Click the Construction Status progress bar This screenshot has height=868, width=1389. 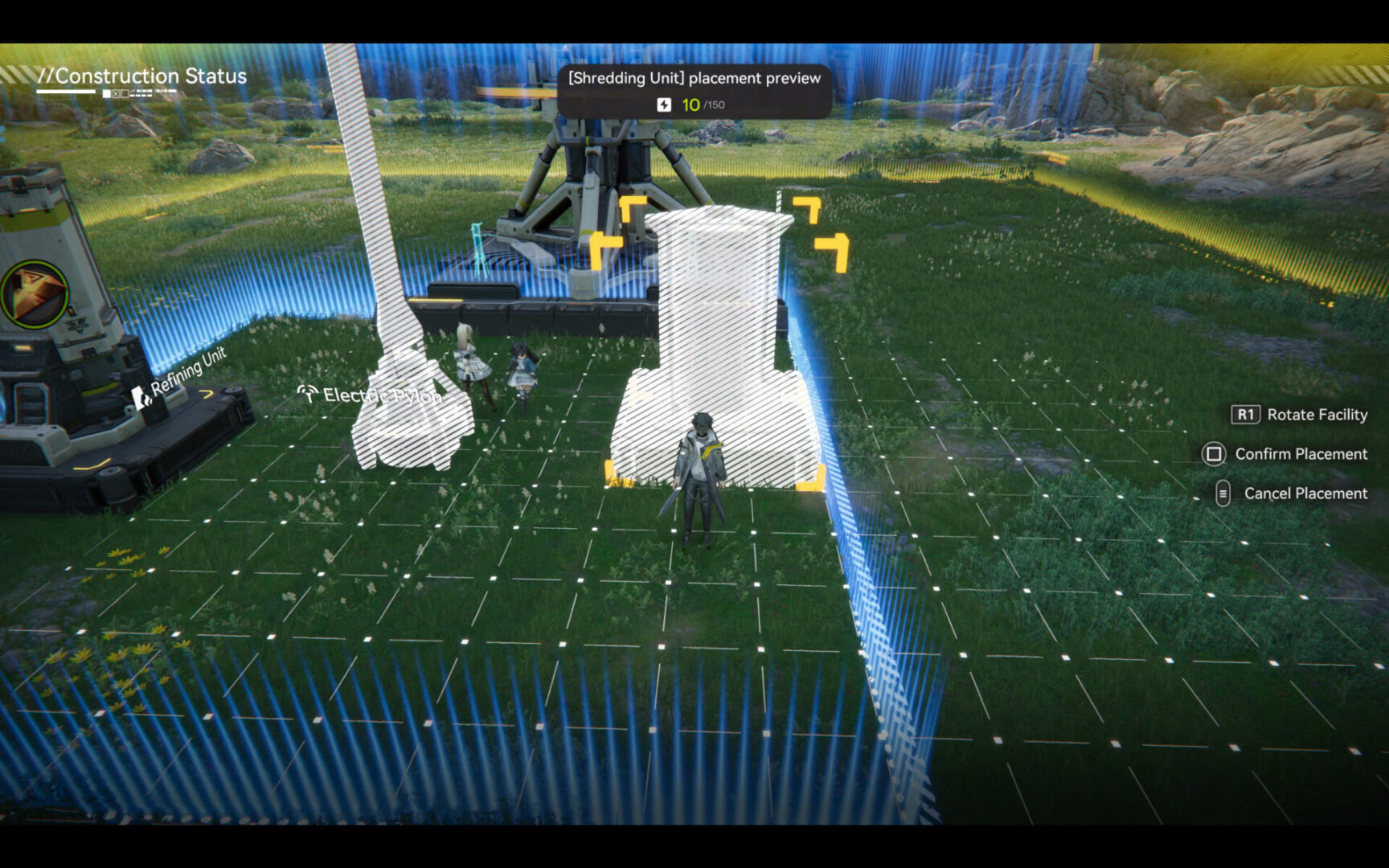(x=66, y=91)
